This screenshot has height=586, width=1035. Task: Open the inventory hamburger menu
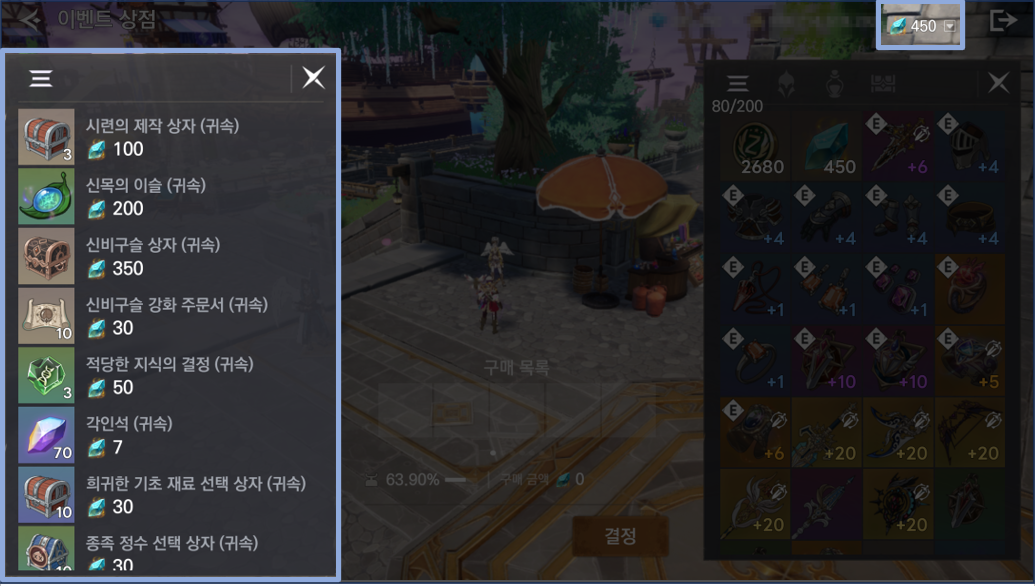pos(737,83)
